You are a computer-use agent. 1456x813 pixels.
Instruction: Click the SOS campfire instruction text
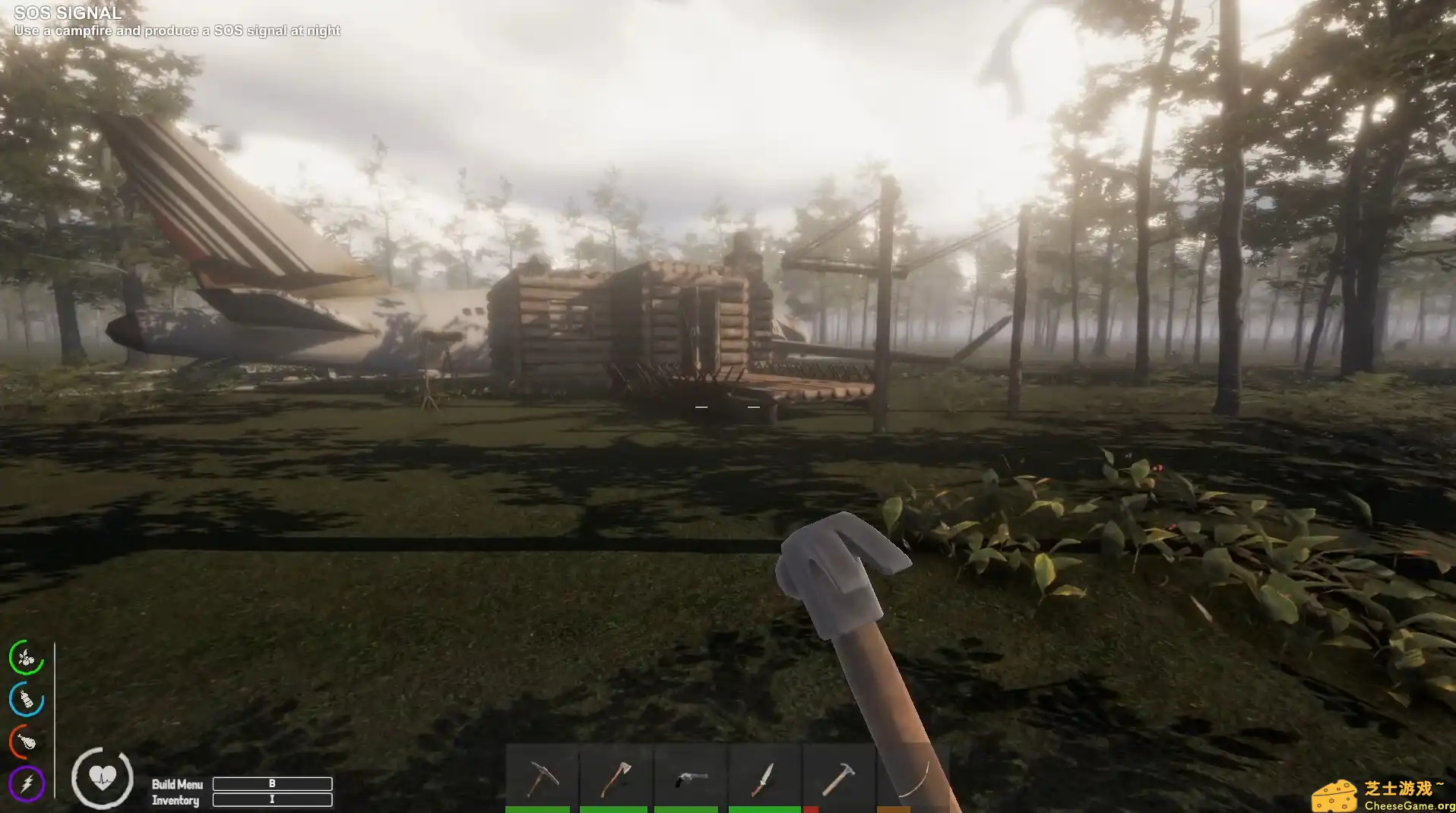click(177, 30)
